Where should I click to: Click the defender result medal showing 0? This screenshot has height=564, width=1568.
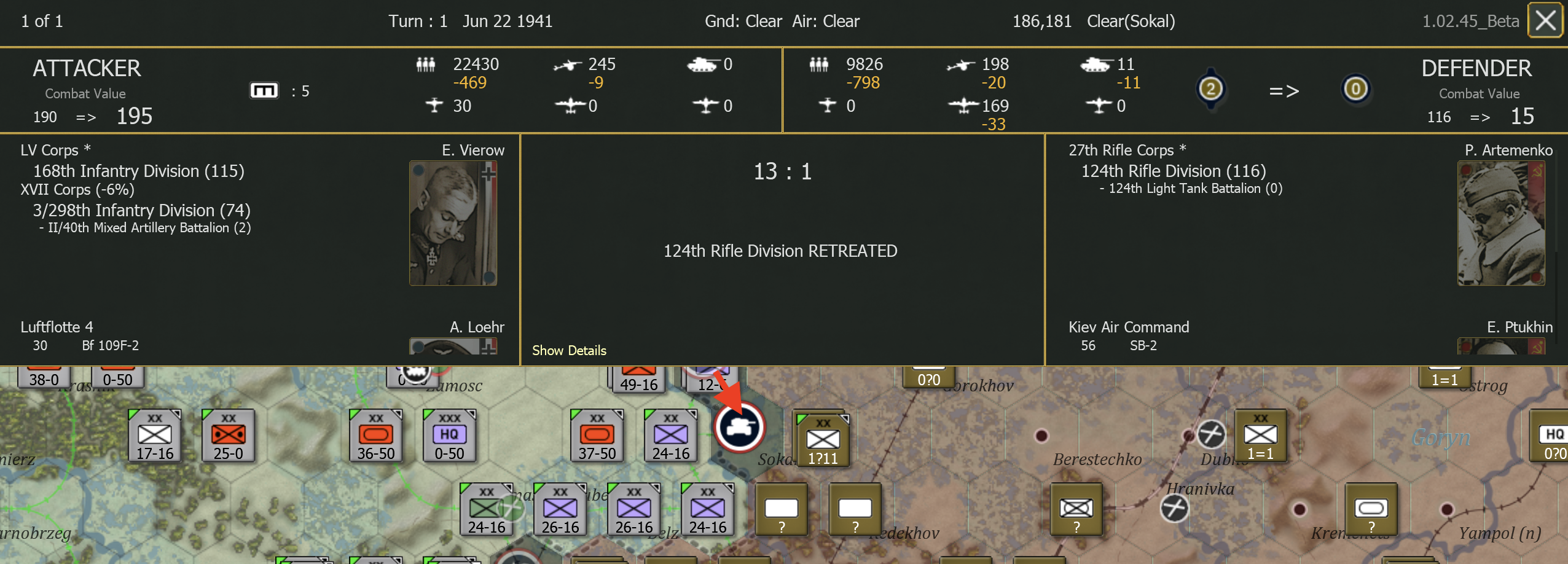click(1355, 89)
